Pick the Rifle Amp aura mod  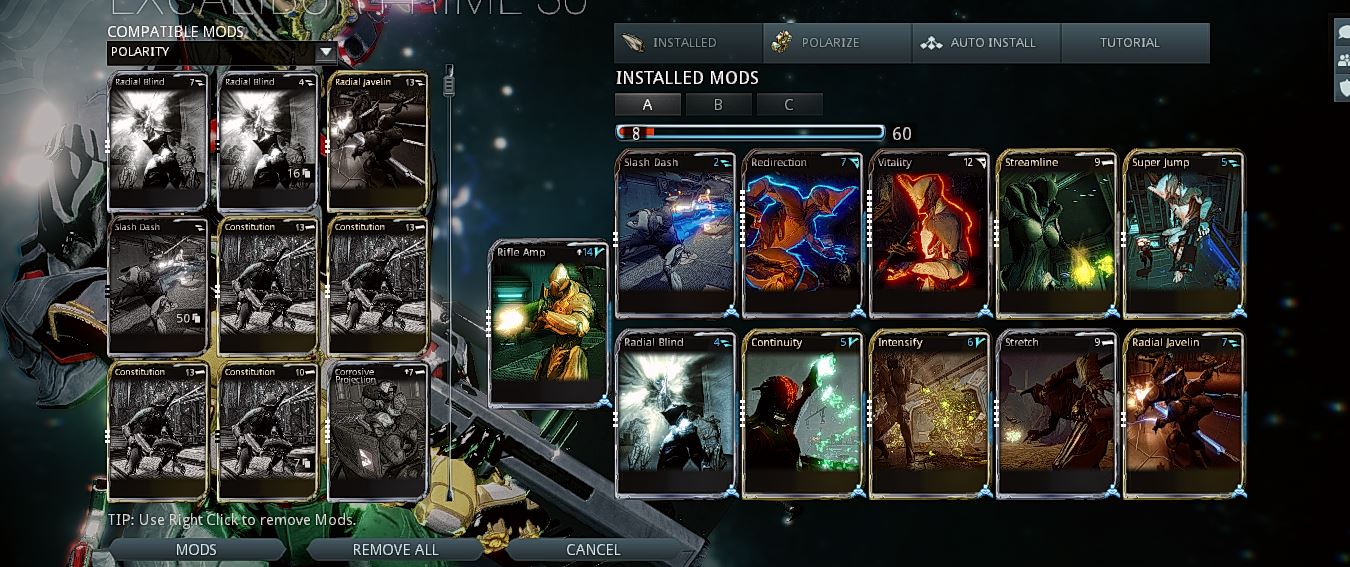point(550,323)
